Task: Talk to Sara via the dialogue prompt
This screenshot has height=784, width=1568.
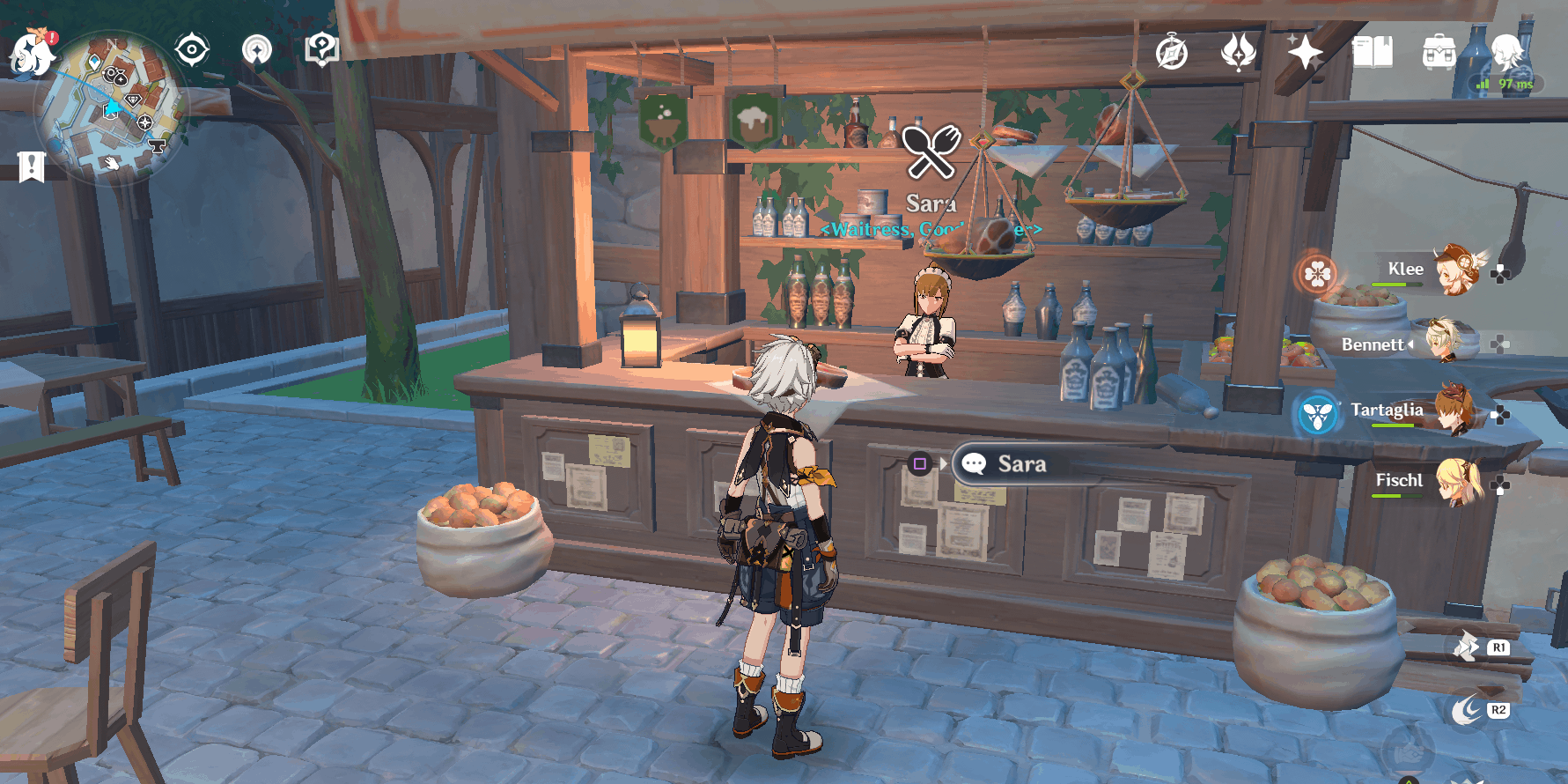Action: (1021, 464)
